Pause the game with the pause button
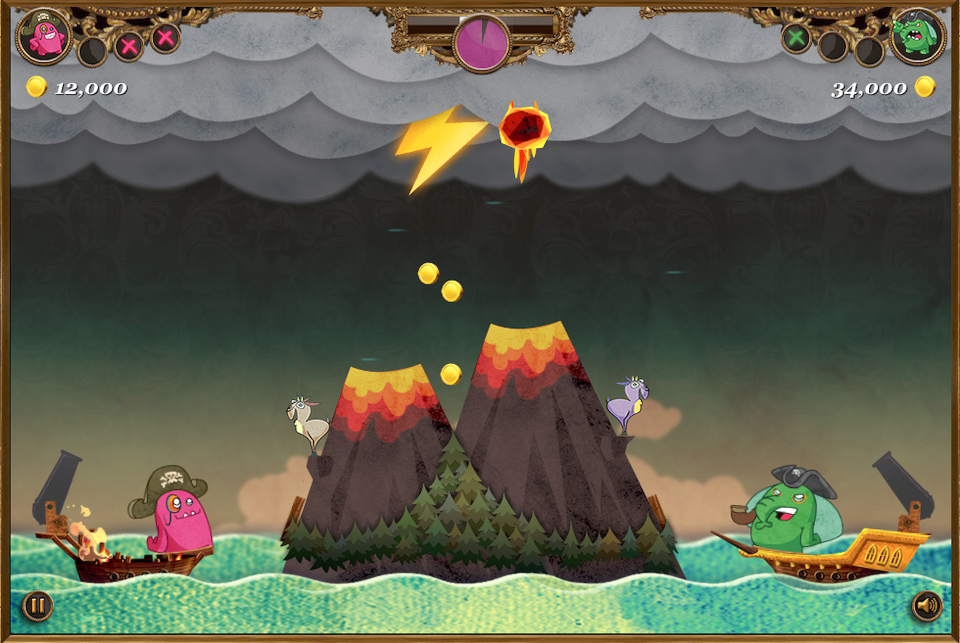 pyautogui.click(x=37, y=605)
